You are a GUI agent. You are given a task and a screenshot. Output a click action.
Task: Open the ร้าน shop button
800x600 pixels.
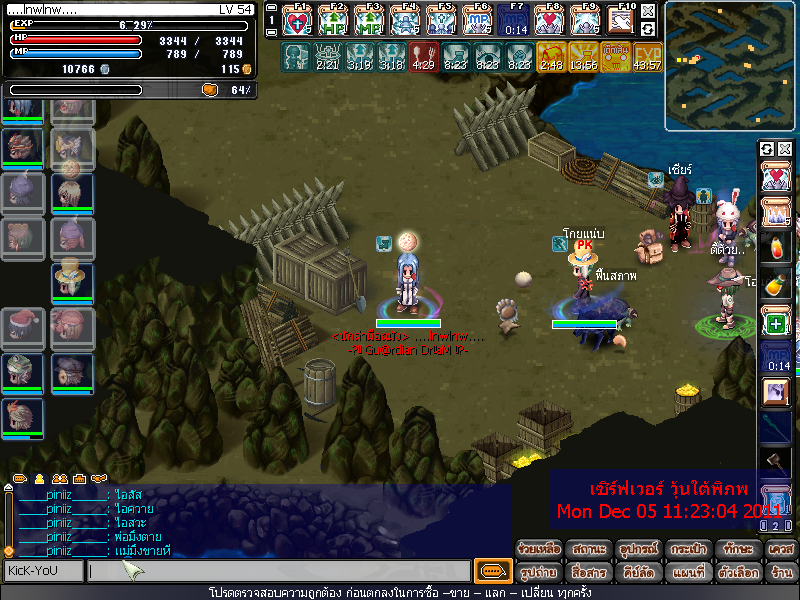780,573
